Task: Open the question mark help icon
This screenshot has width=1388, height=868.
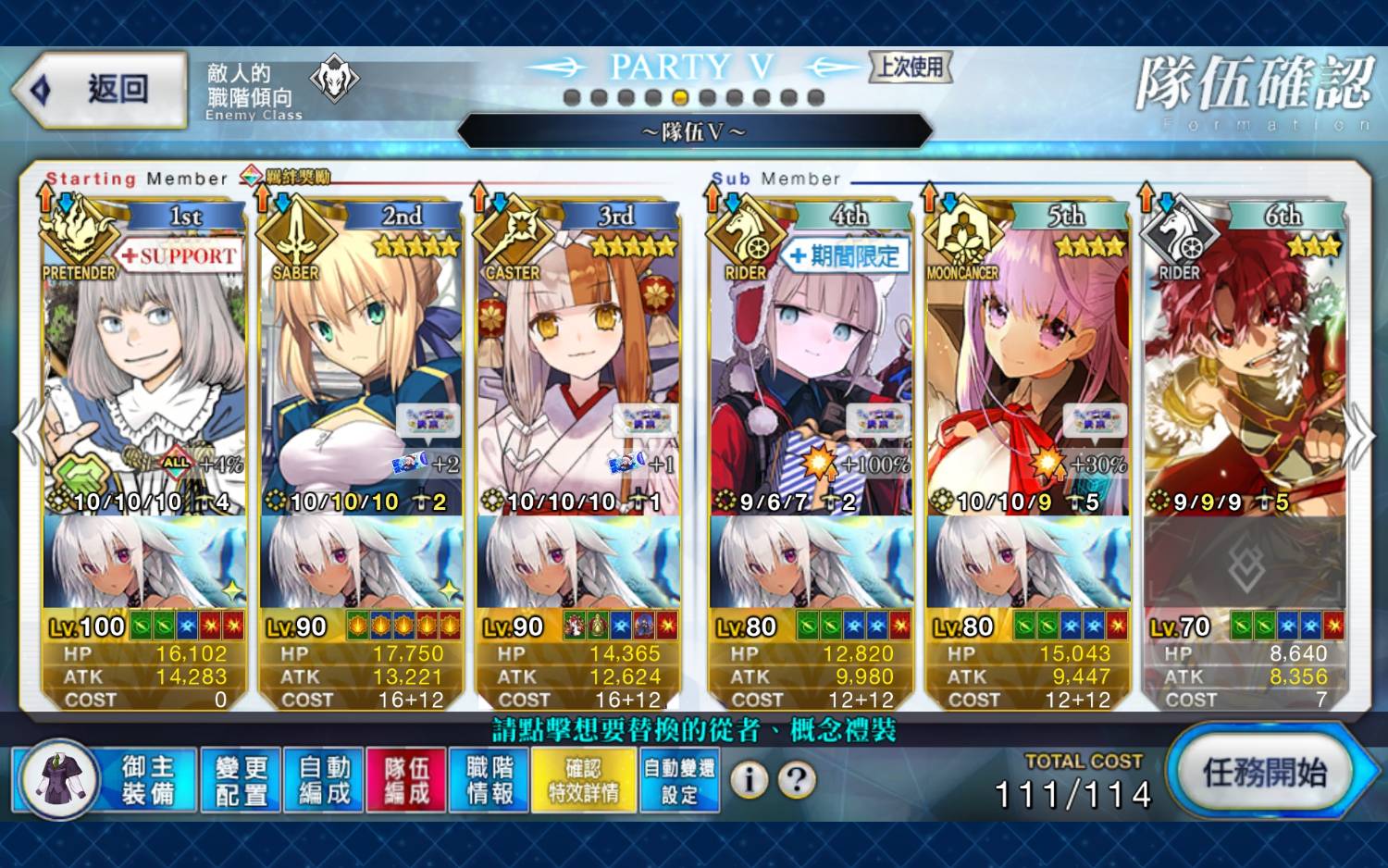Action: (x=797, y=780)
